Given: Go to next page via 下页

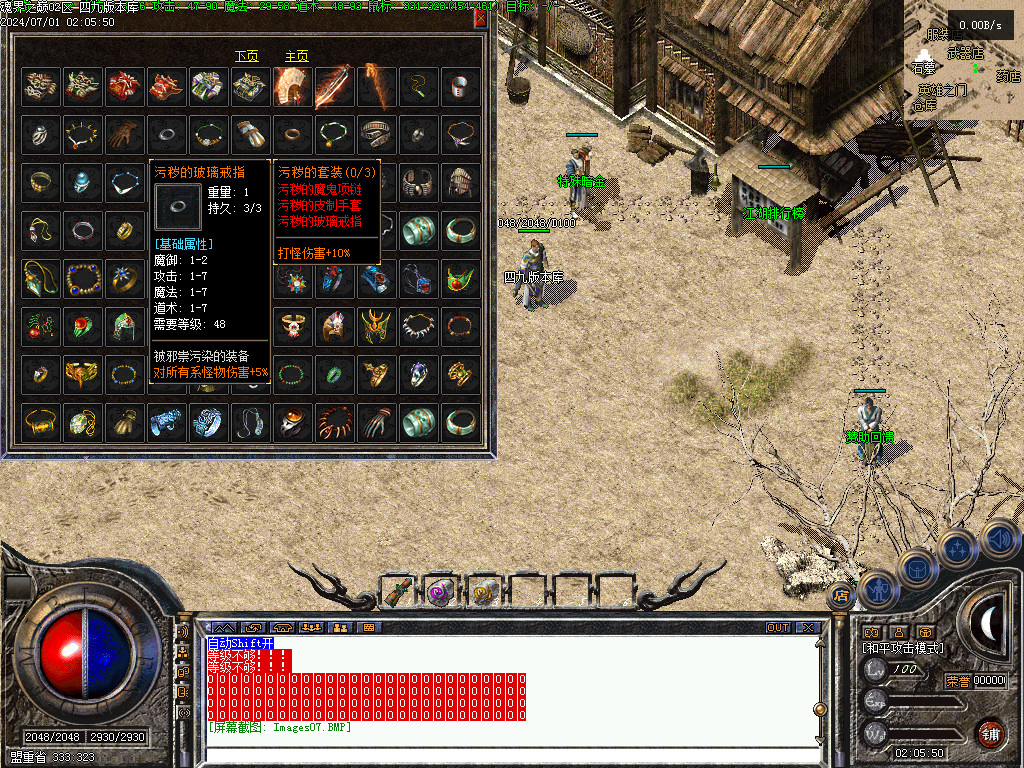Looking at the screenshot, I should pyautogui.click(x=247, y=56).
